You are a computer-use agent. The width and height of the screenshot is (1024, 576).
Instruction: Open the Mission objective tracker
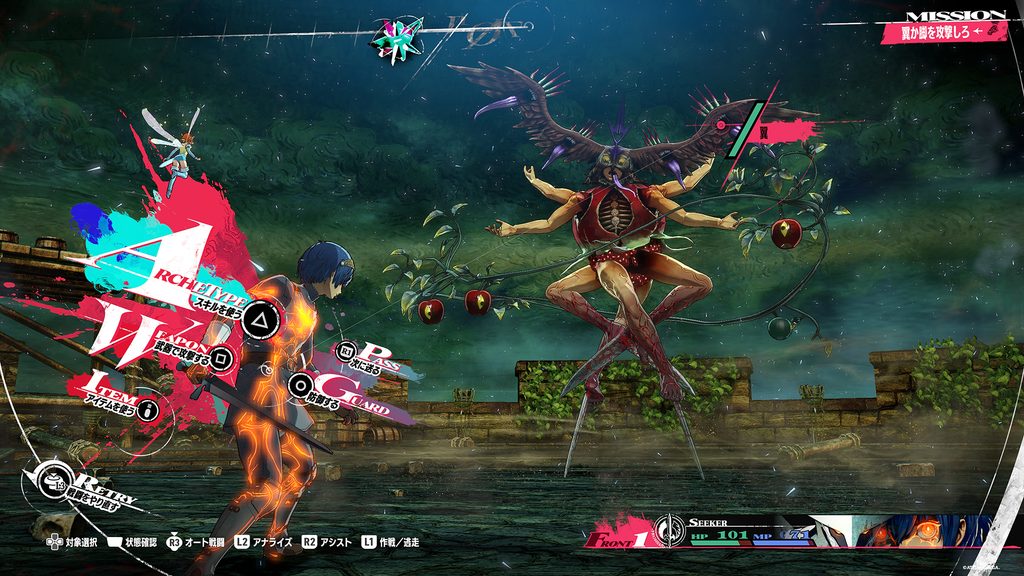(942, 31)
